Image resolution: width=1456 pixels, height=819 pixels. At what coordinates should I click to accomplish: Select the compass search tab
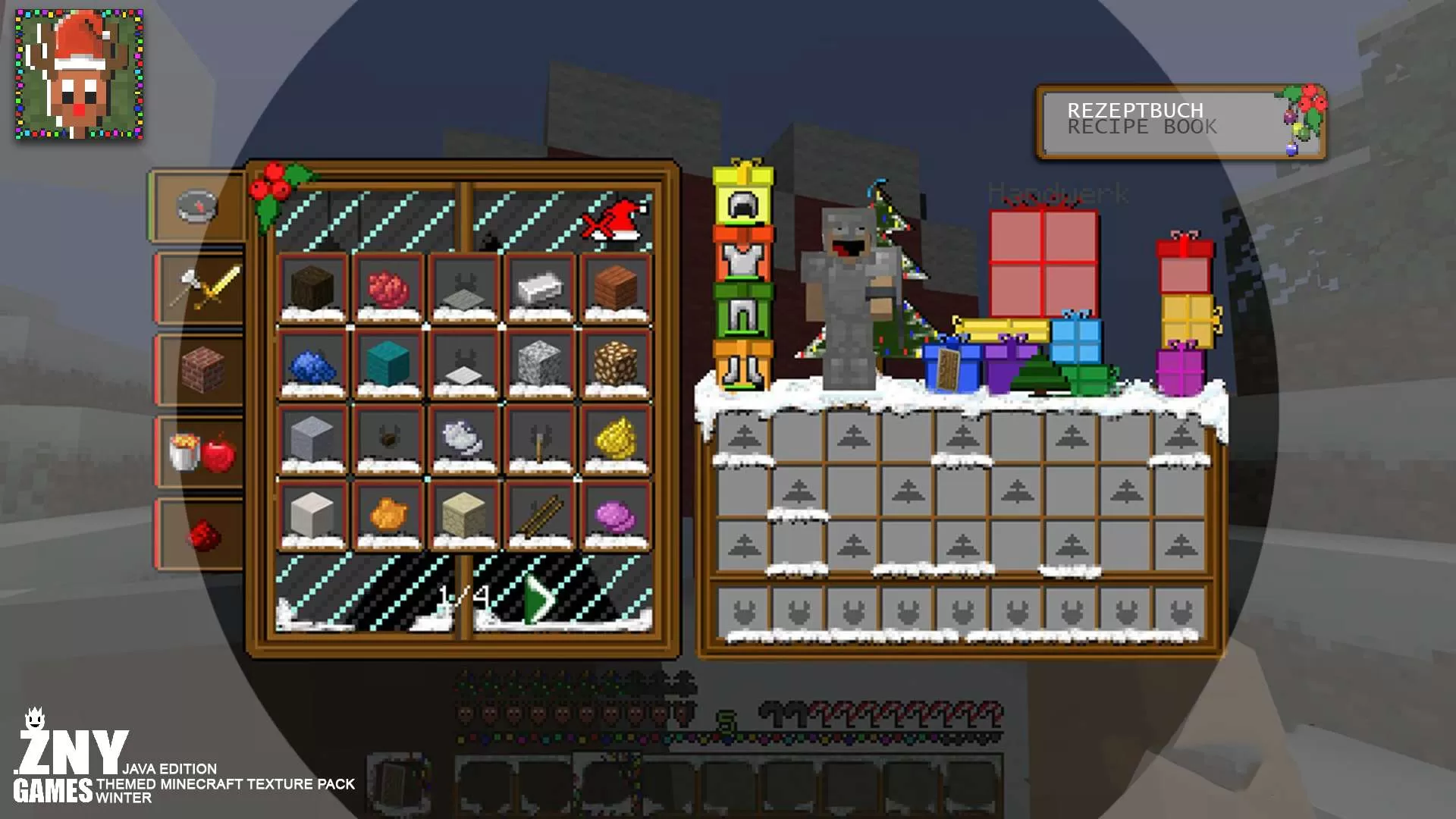196,205
